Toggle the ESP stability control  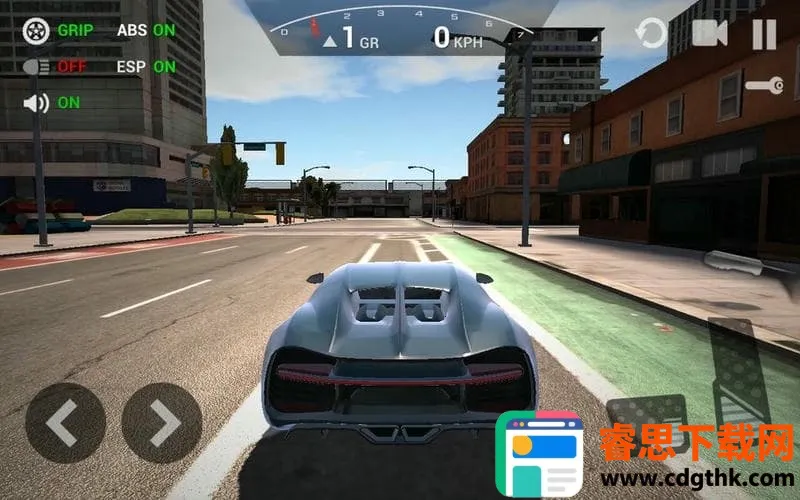click(x=145, y=67)
